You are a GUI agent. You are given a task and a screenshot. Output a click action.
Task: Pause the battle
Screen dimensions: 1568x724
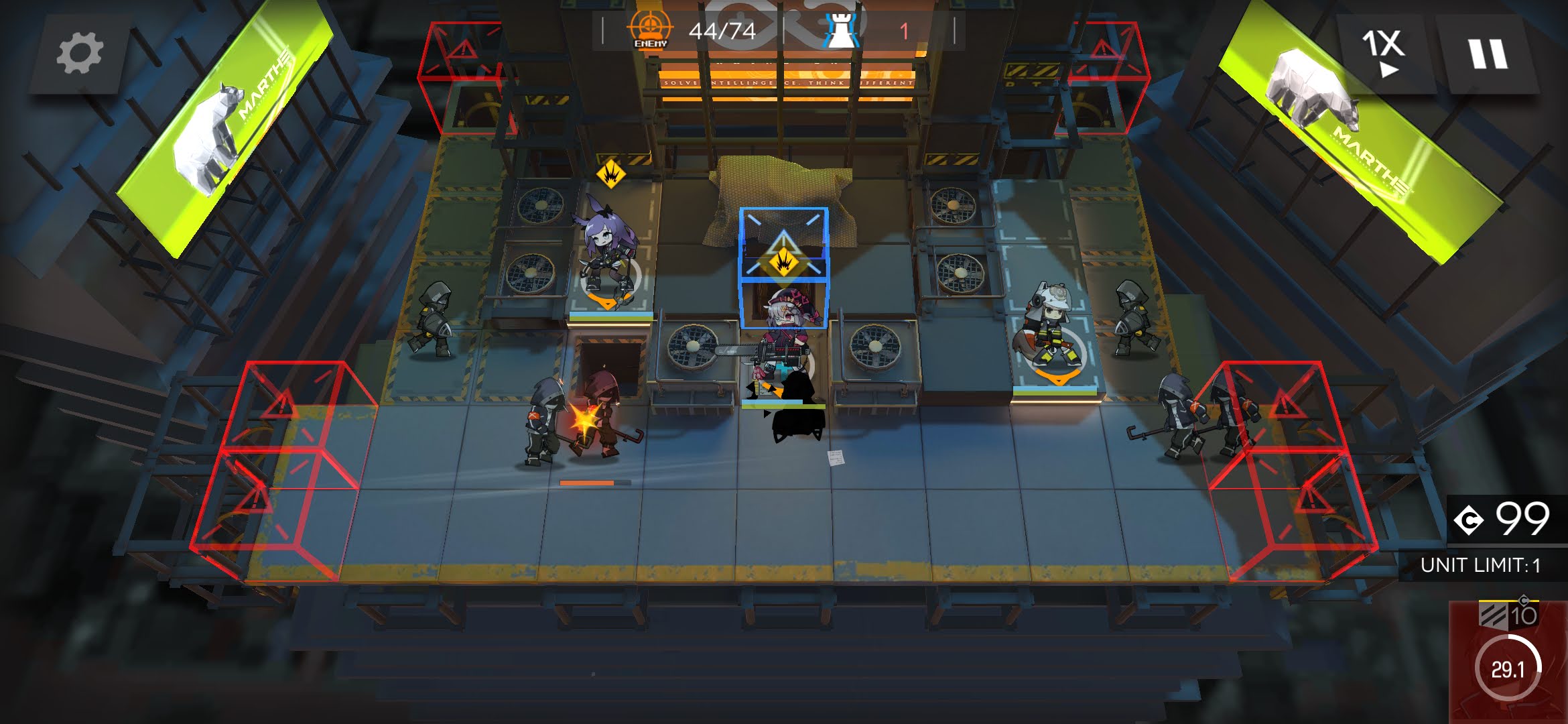point(1488,54)
